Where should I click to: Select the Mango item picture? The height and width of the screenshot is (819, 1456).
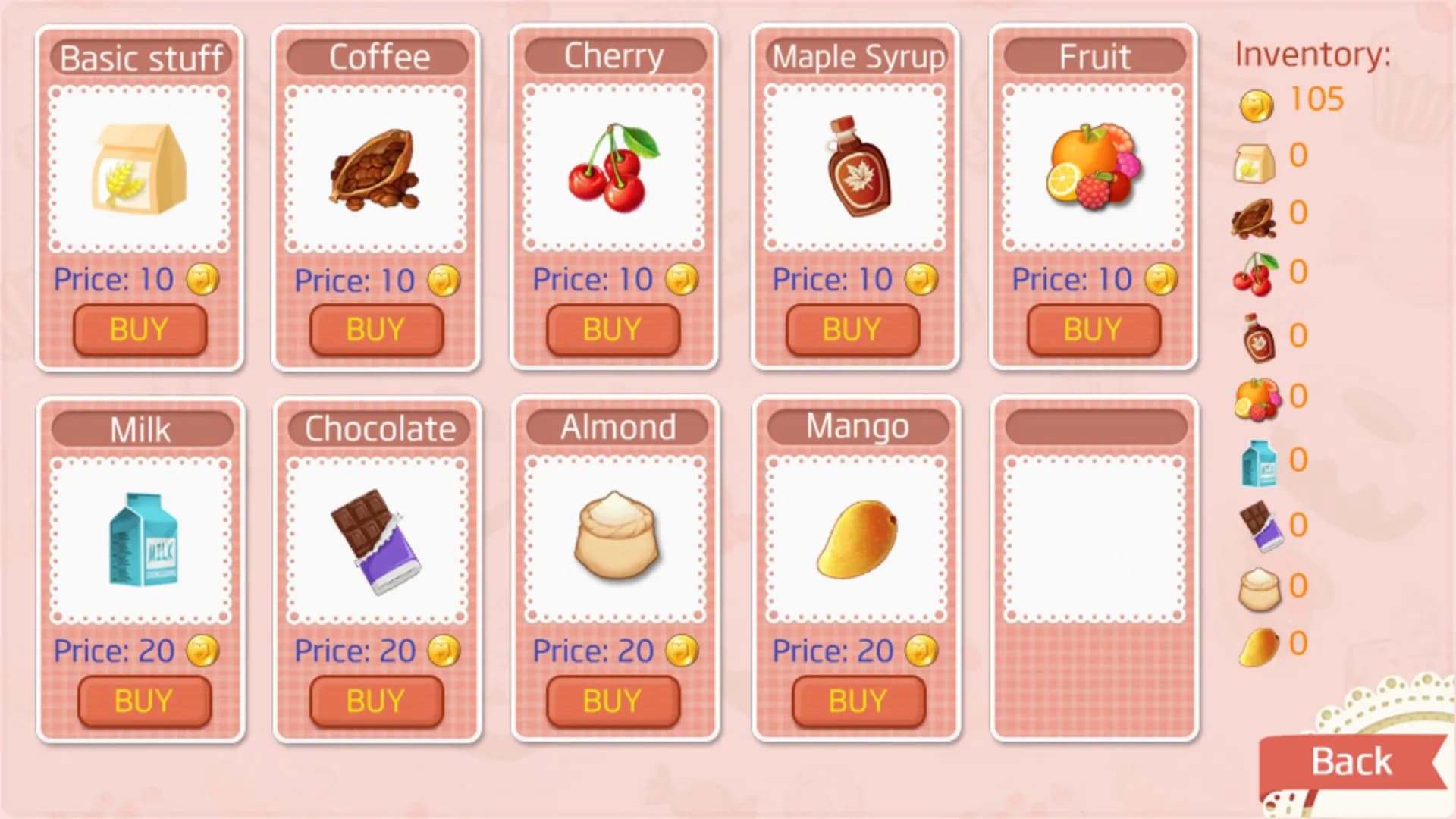coord(857,540)
